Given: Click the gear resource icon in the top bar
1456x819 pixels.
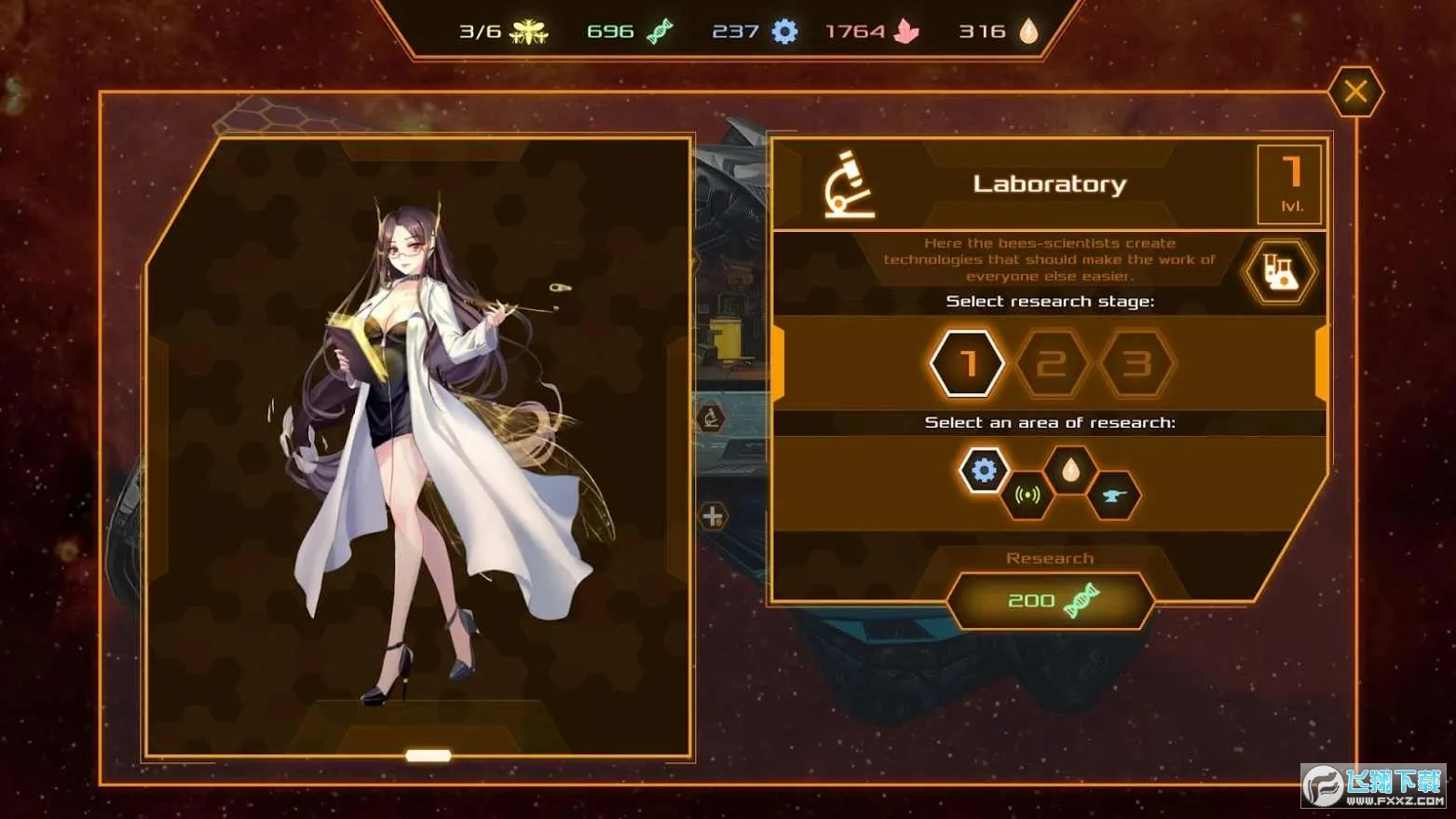Looking at the screenshot, I should tap(785, 30).
